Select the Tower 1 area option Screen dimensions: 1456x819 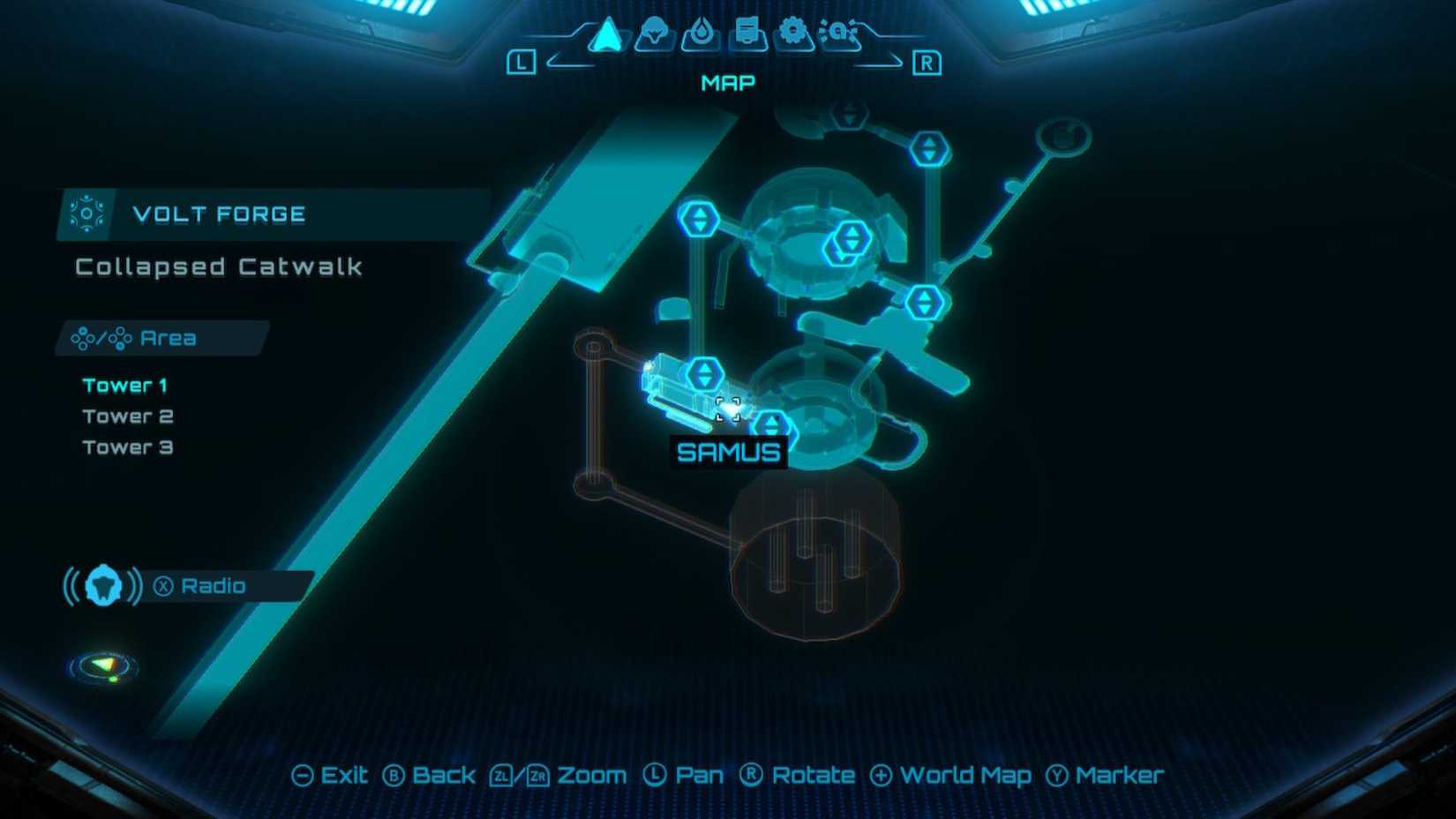[x=126, y=384]
